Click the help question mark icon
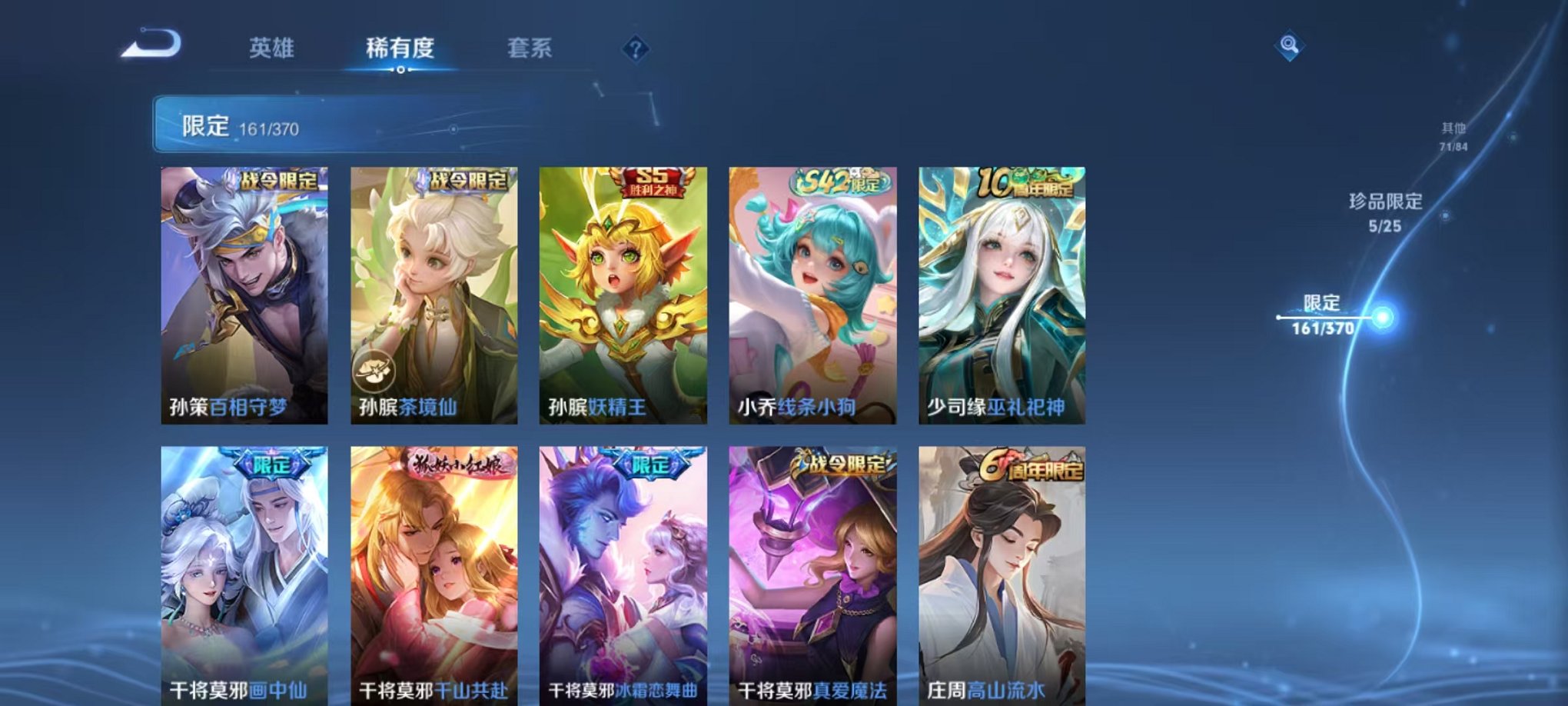This screenshot has width=1568, height=706. click(x=636, y=50)
